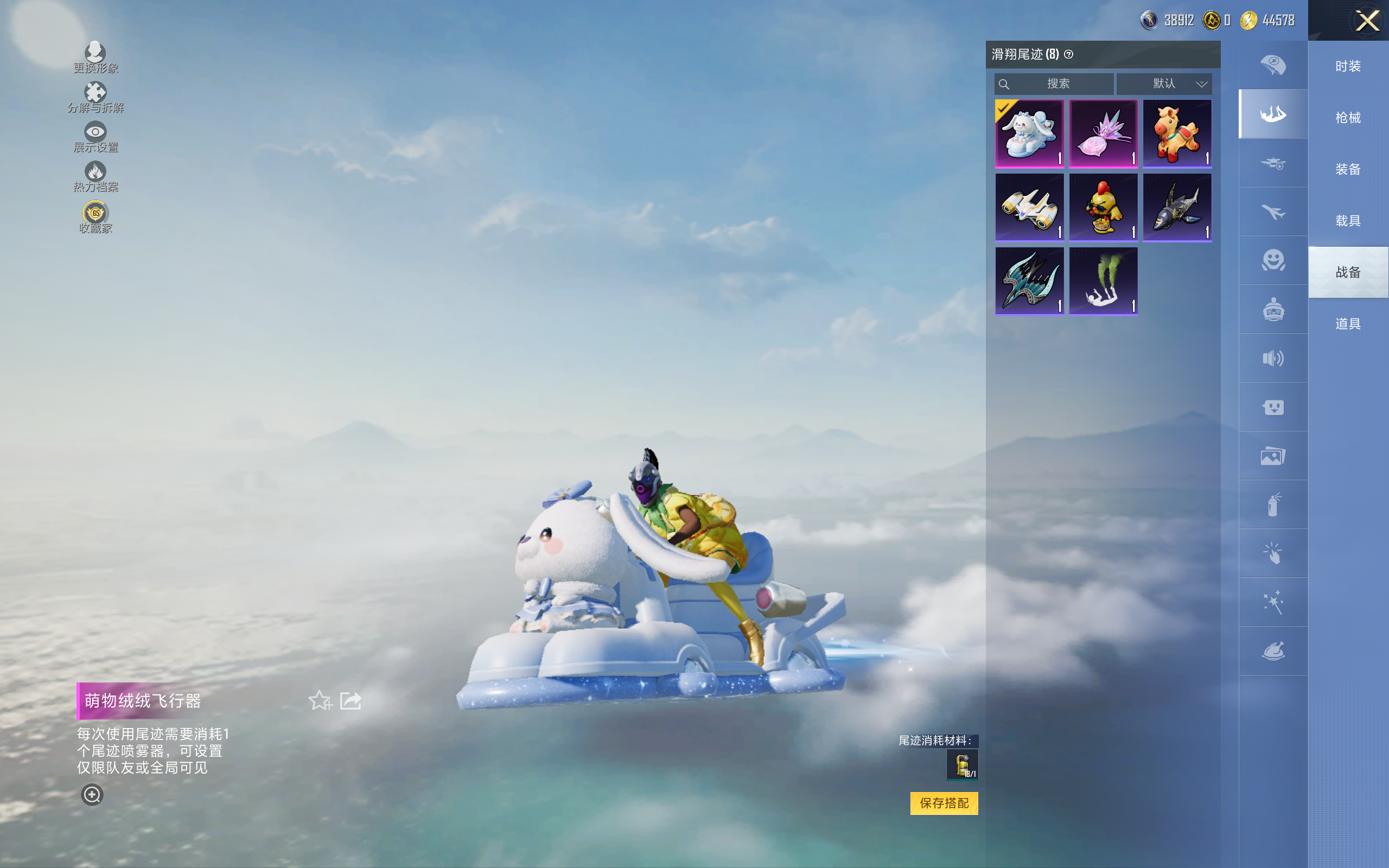1389x868 pixels.
Task: Open the 默认 sort dropdown
Action: tap(1164, 84)
